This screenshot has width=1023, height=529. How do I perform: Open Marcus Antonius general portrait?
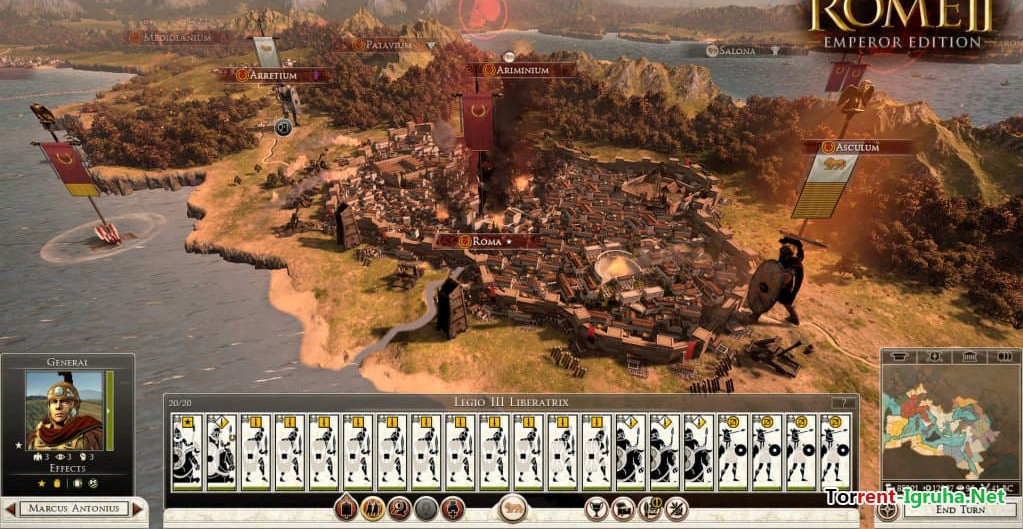coord(64,410)
